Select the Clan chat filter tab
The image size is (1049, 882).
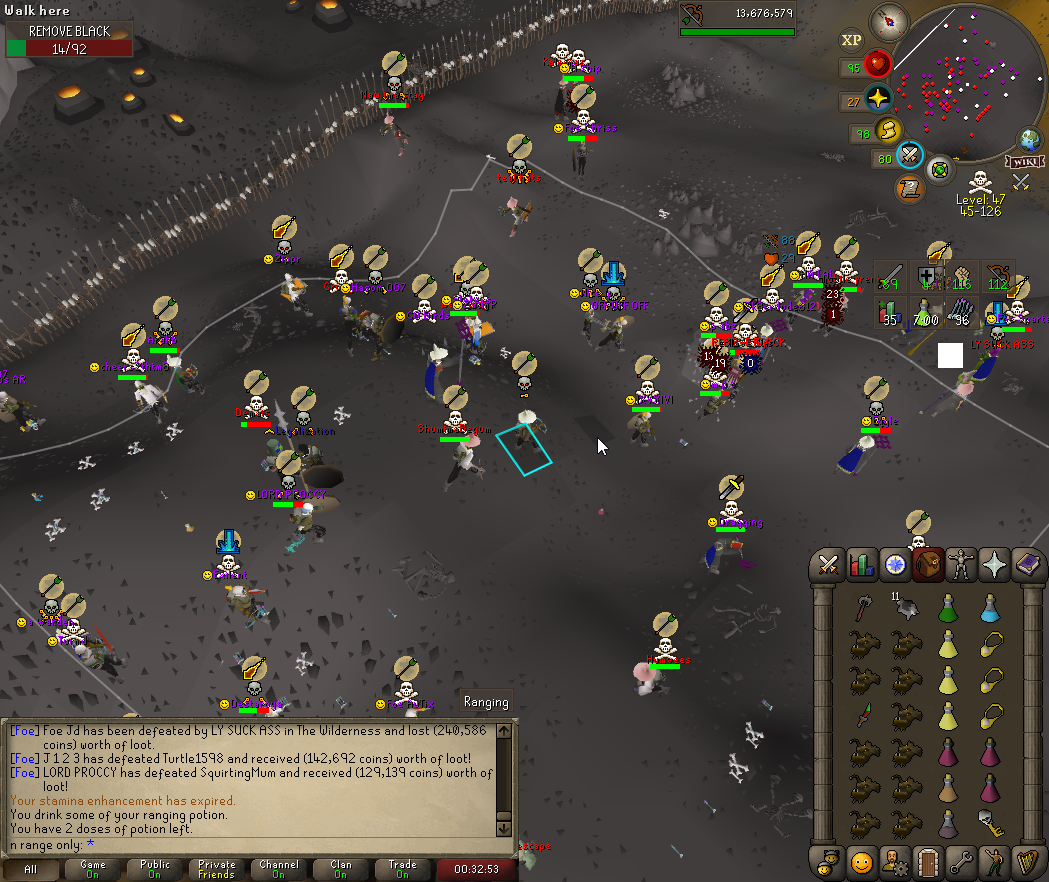[x=340, y=869]
